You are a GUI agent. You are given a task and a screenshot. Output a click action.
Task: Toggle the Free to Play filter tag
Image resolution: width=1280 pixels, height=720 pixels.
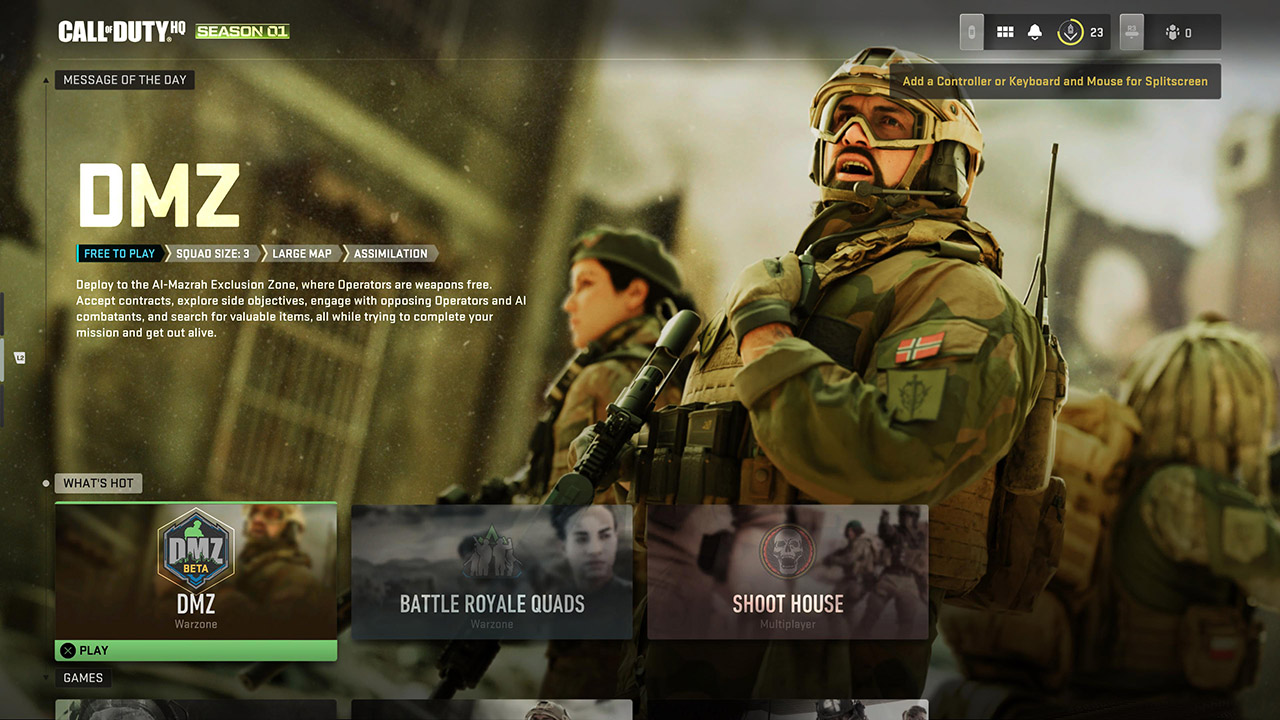118,253
